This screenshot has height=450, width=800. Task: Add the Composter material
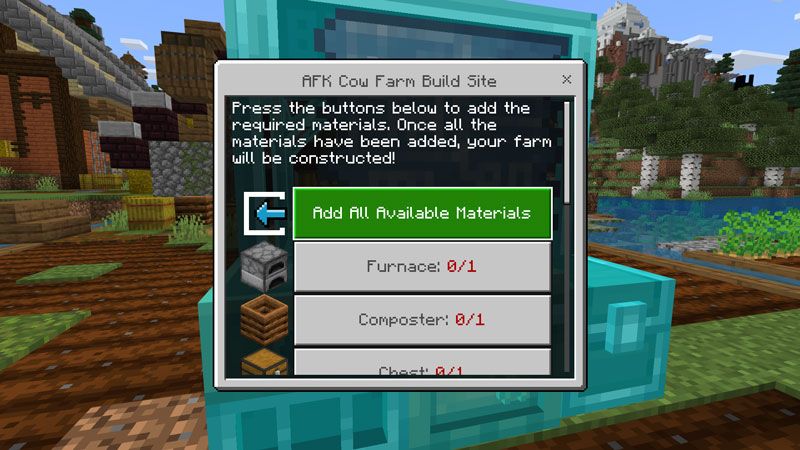click(421, 320)
